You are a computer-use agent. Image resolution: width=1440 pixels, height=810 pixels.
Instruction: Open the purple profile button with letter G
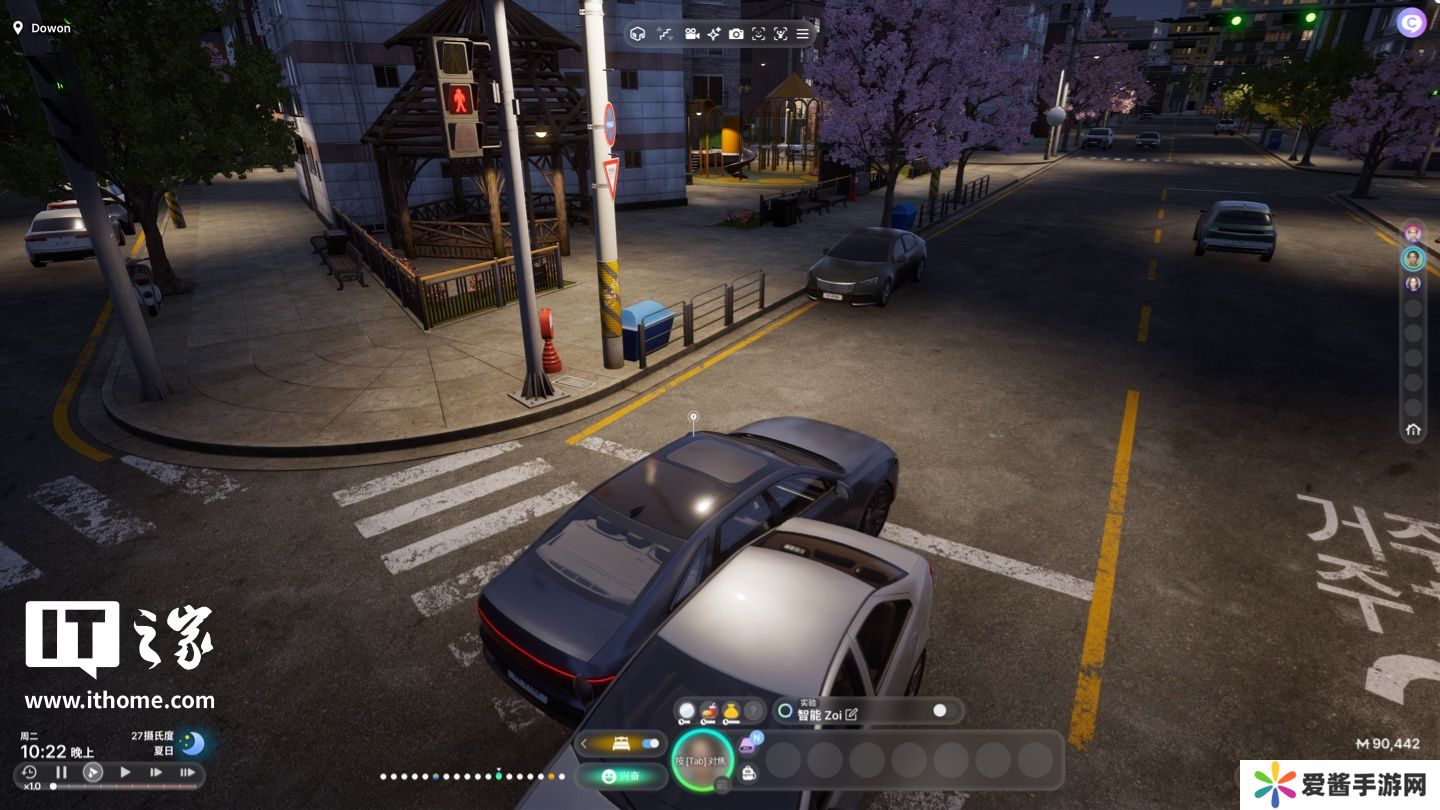coord(1412,22)
